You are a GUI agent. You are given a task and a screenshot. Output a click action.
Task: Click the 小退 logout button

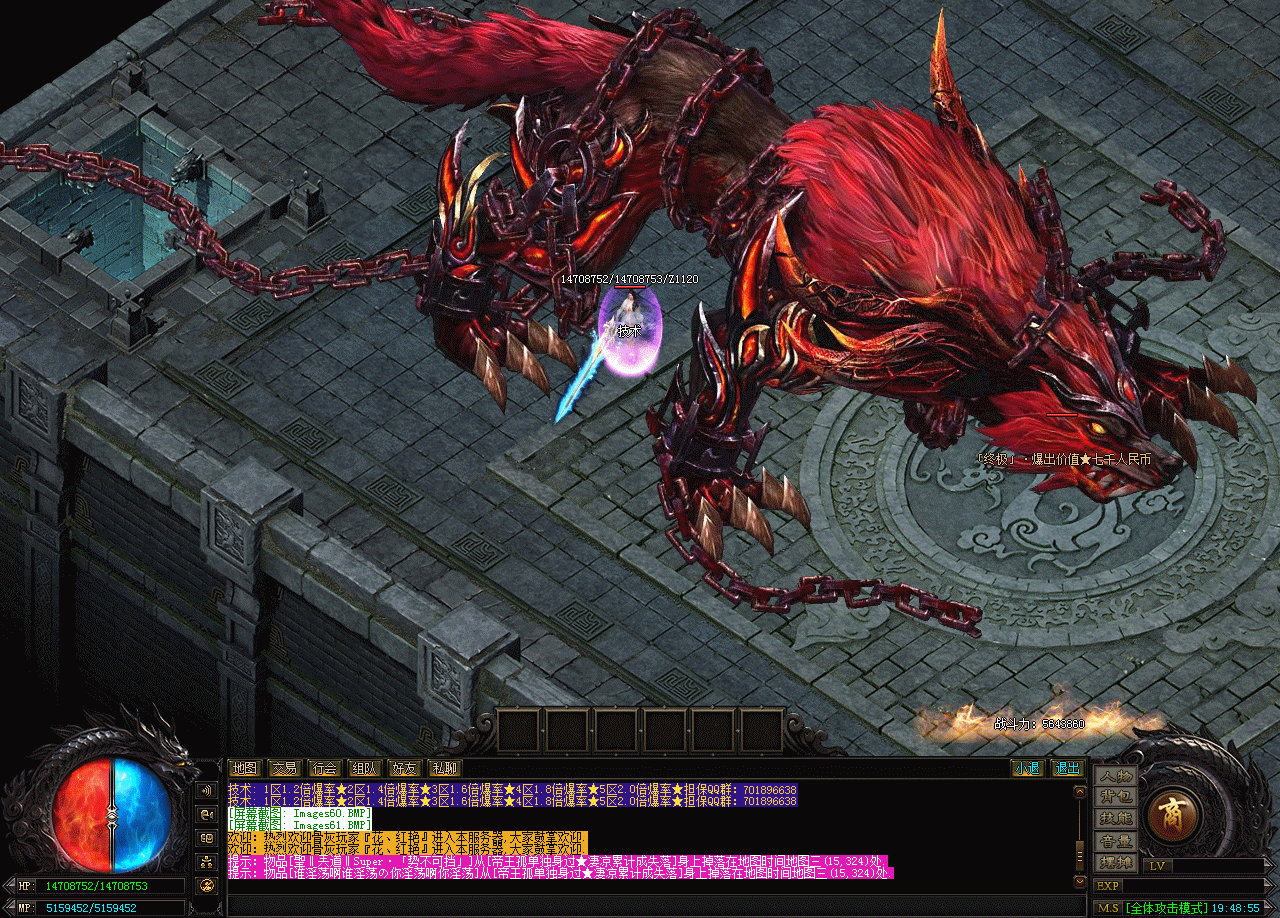[x=1026, y=768]
